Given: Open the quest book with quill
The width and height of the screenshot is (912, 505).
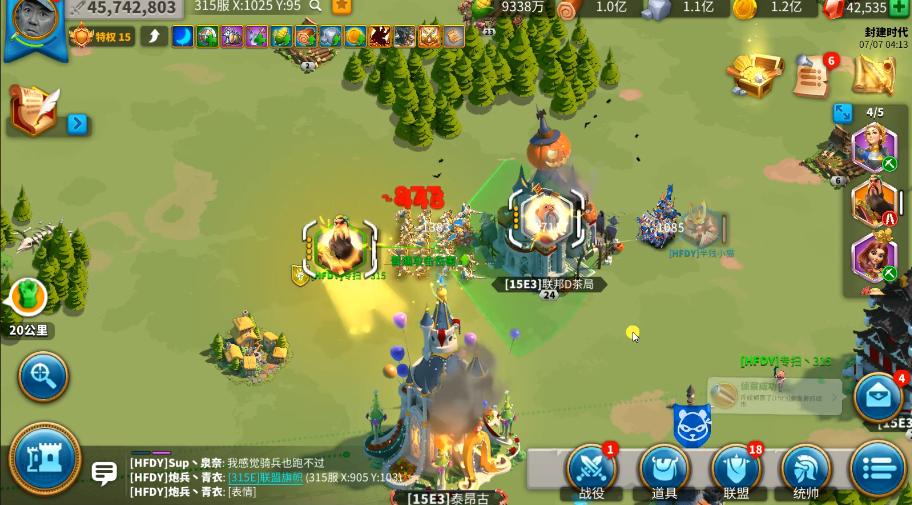Looking at the screenshot, I should pyautogui.click(x=35, y=110).
